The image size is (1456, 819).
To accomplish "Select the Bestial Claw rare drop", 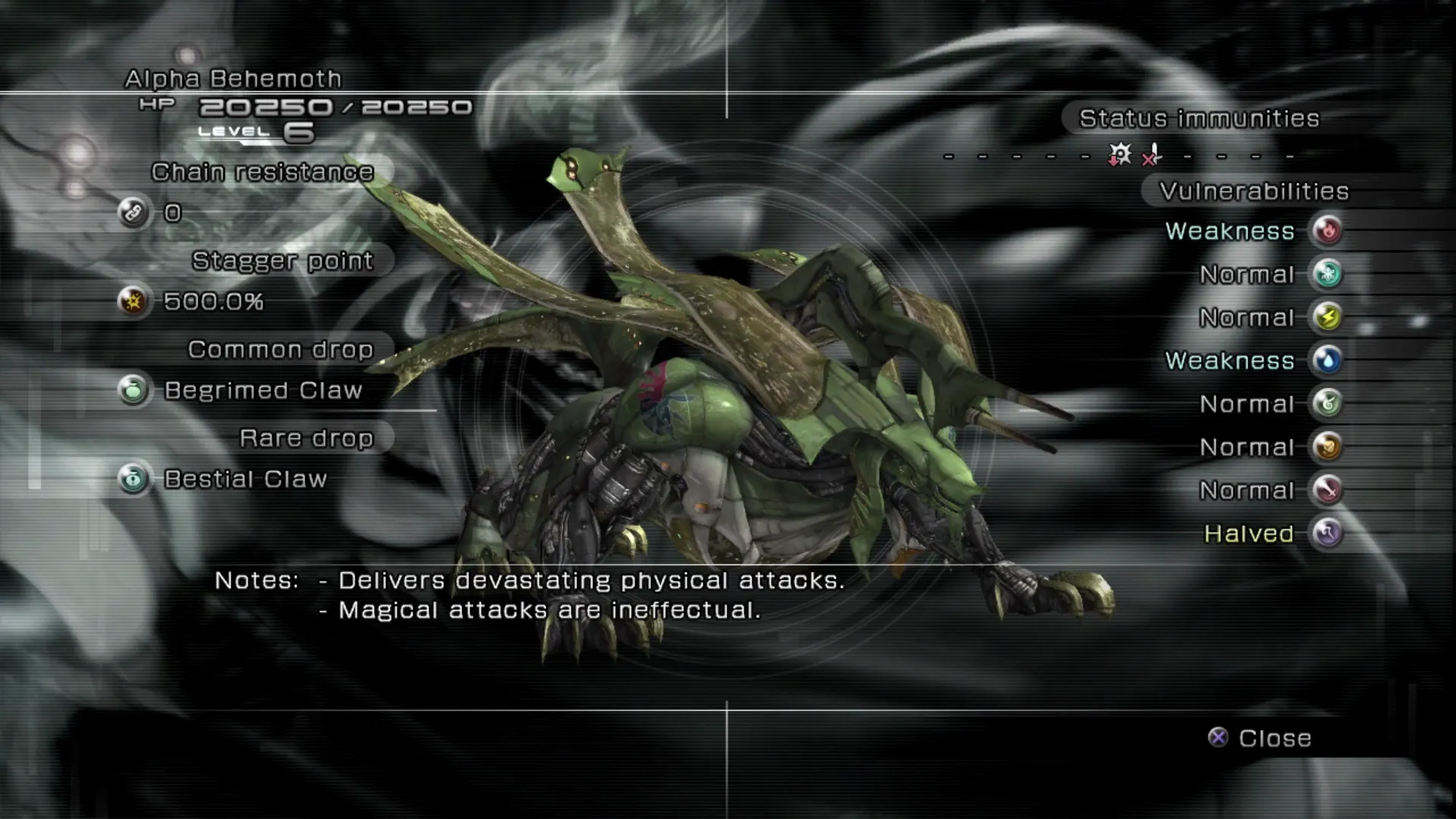I will coord(245,479).
